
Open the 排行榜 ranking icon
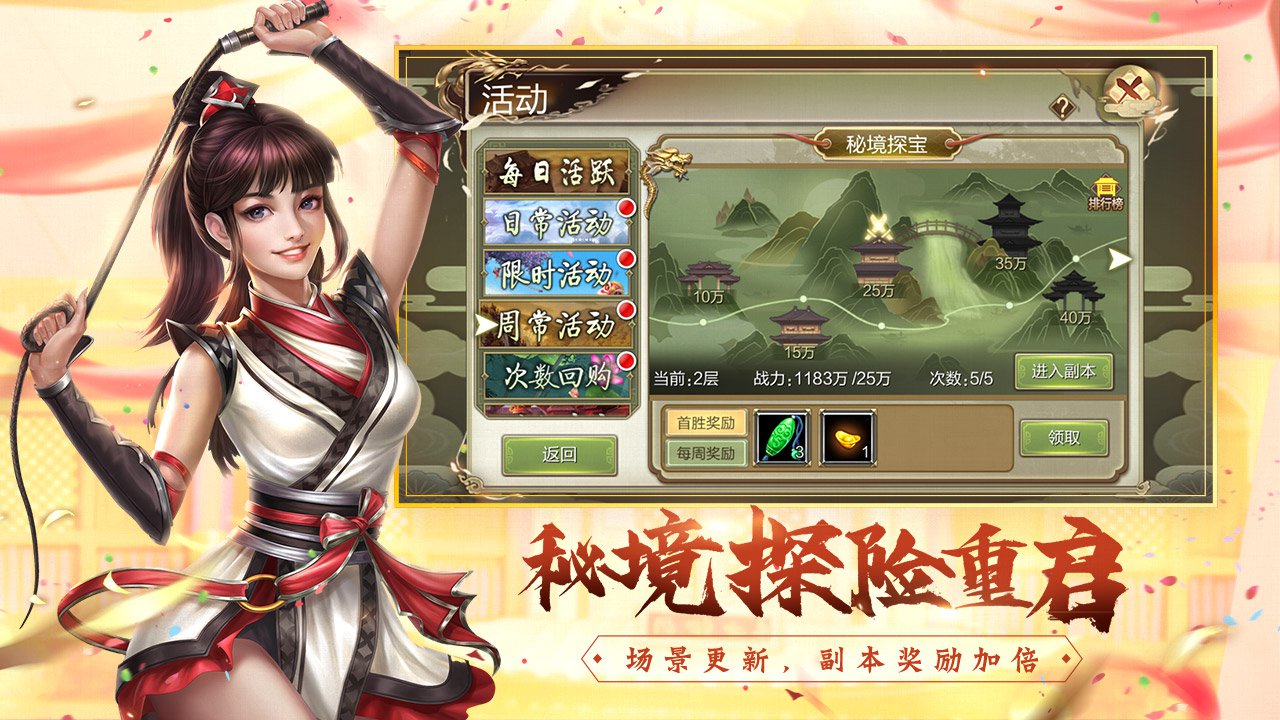[1105, 193]
